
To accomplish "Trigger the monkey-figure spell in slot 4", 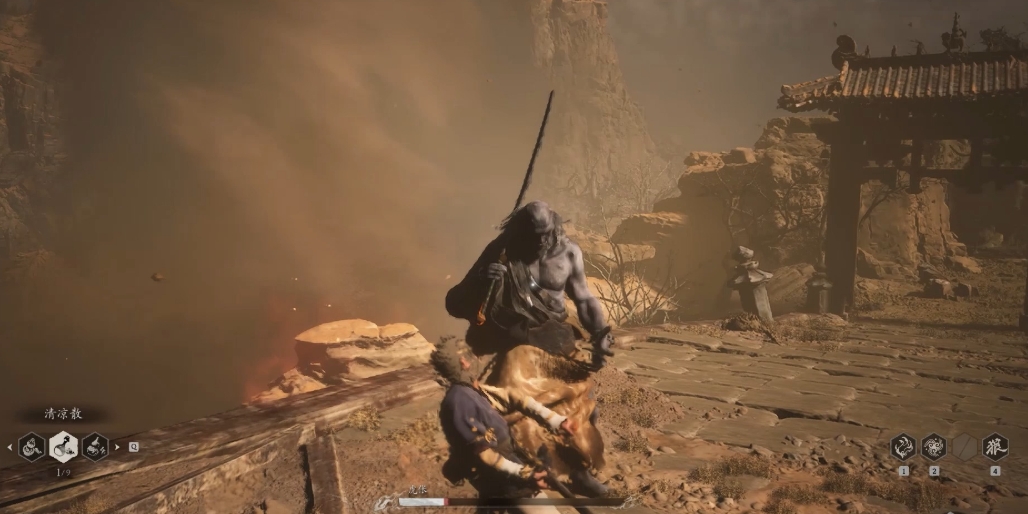I will [995, 447].
